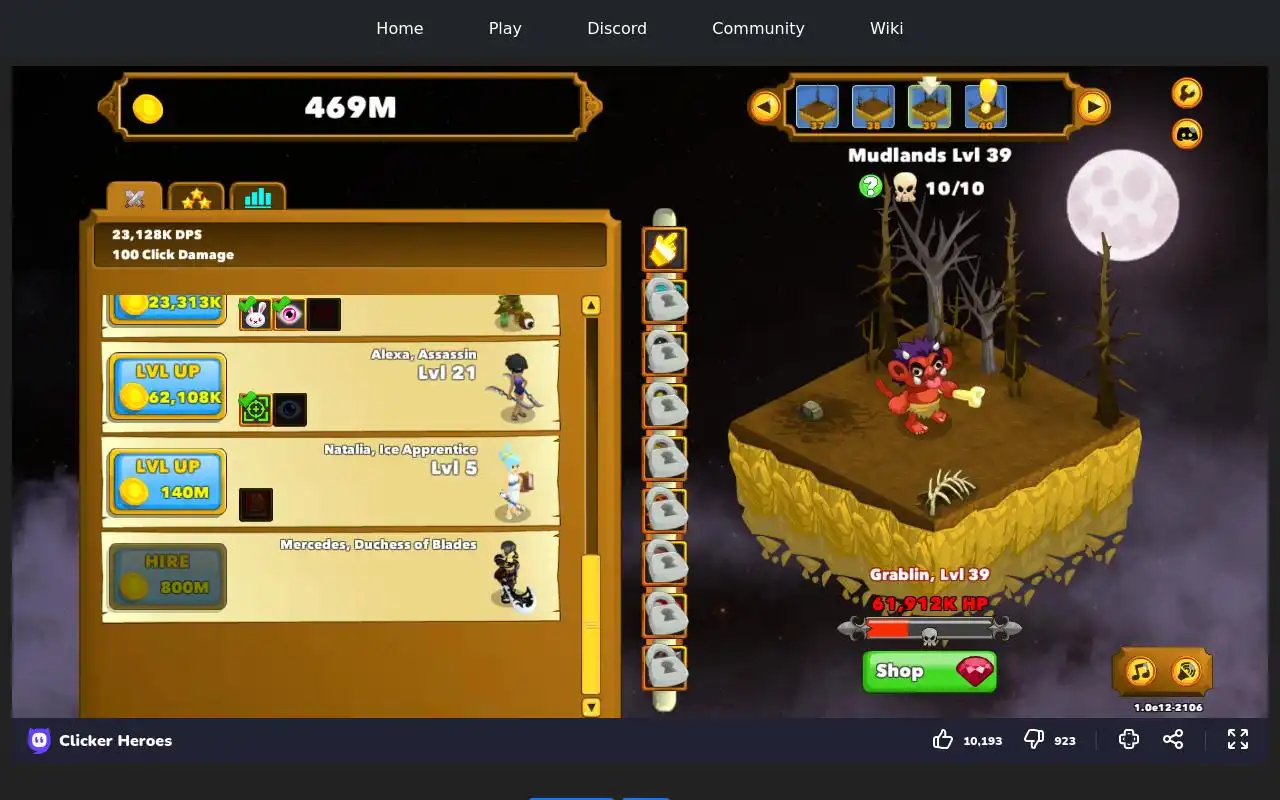Level up Alexa, Assassin for 62,108K
This screenshot has width=1280, height=800.
tap(167, 386)
